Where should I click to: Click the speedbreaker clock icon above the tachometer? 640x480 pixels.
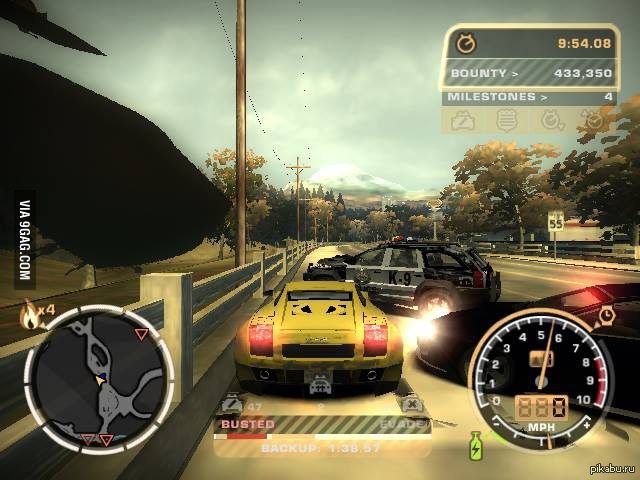[x=606, y=316]
